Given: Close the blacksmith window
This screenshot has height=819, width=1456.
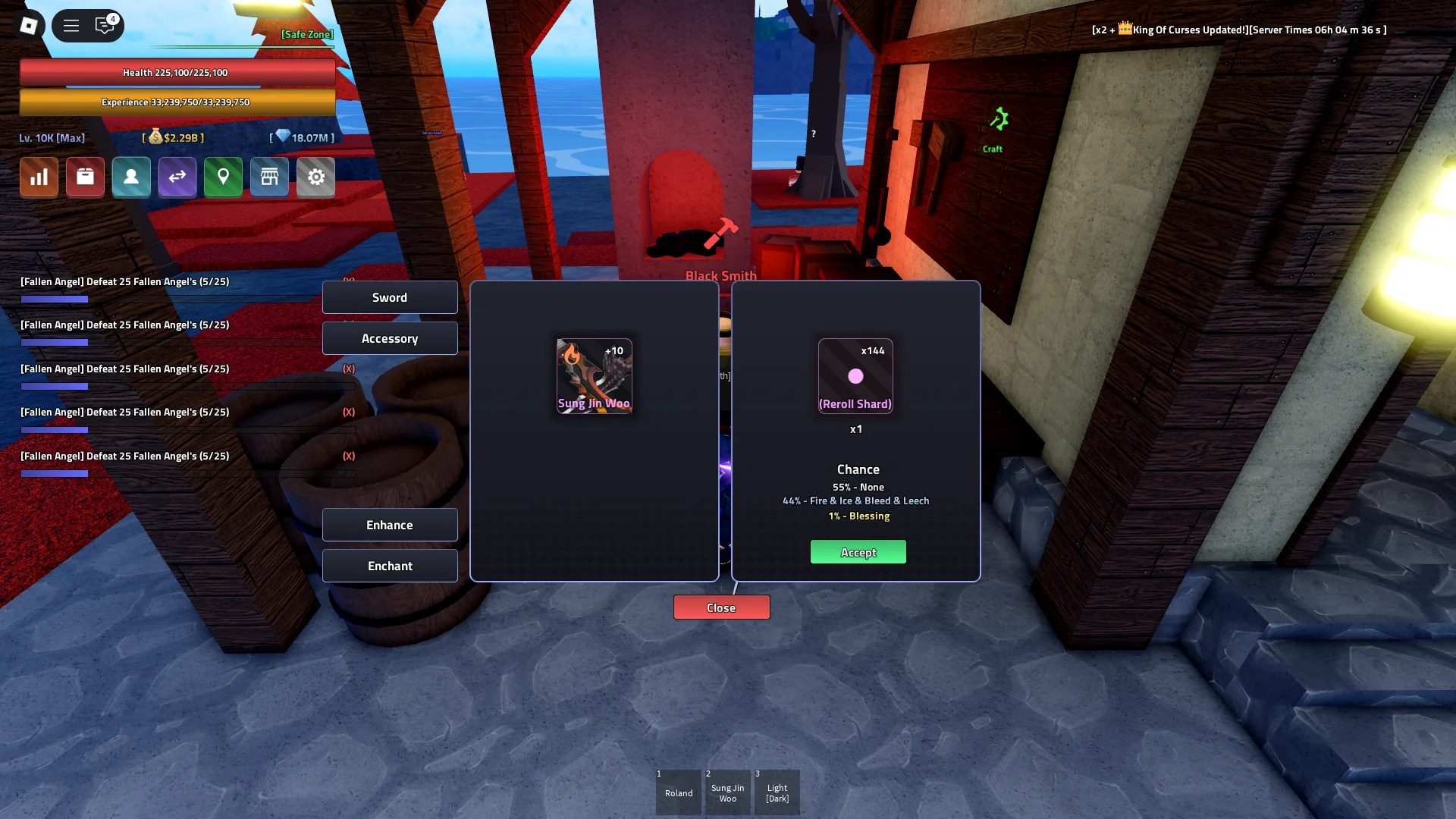Looking at the screenshot, I should click(720, 607).
